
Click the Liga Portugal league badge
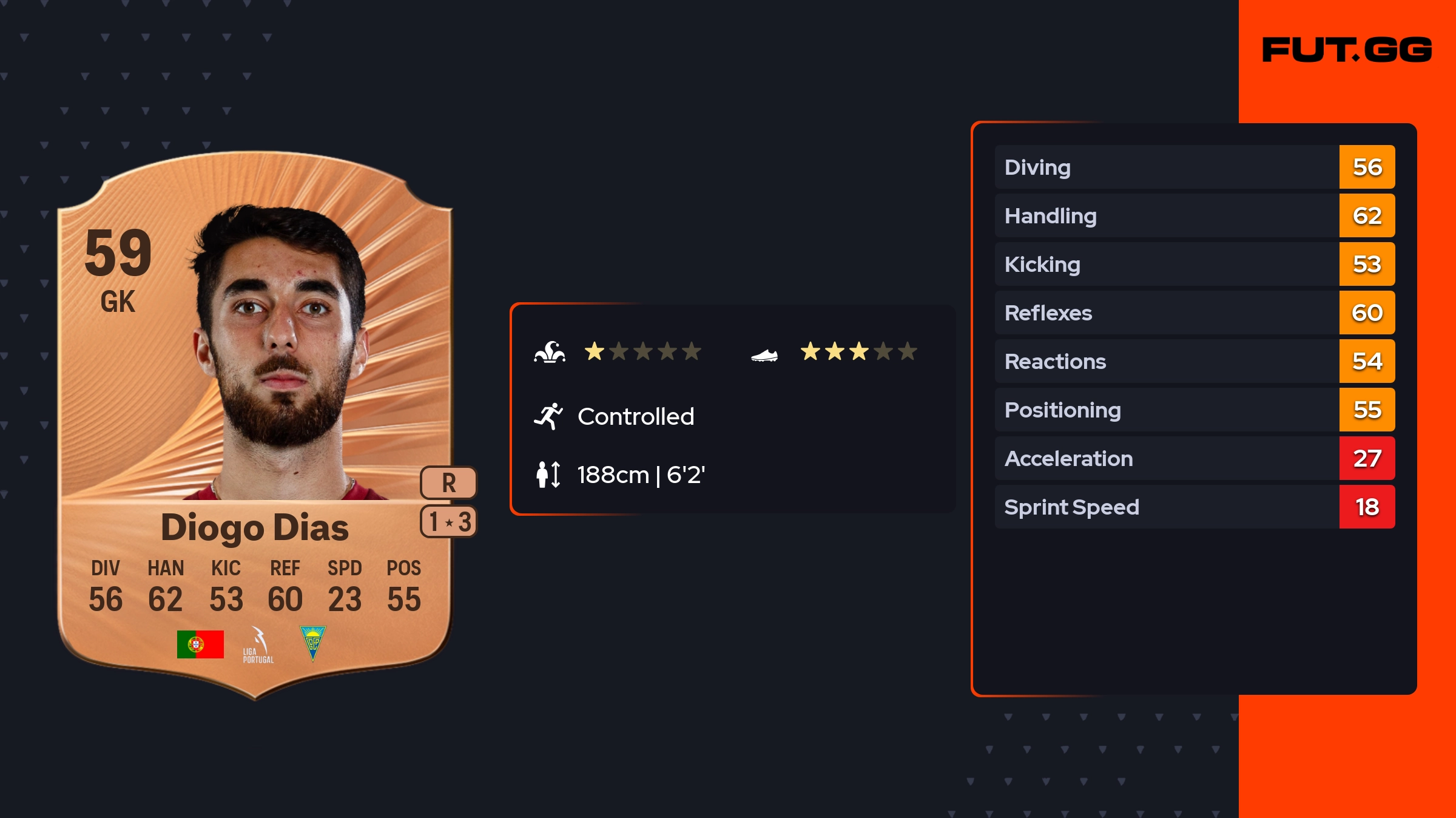point(258,646)
